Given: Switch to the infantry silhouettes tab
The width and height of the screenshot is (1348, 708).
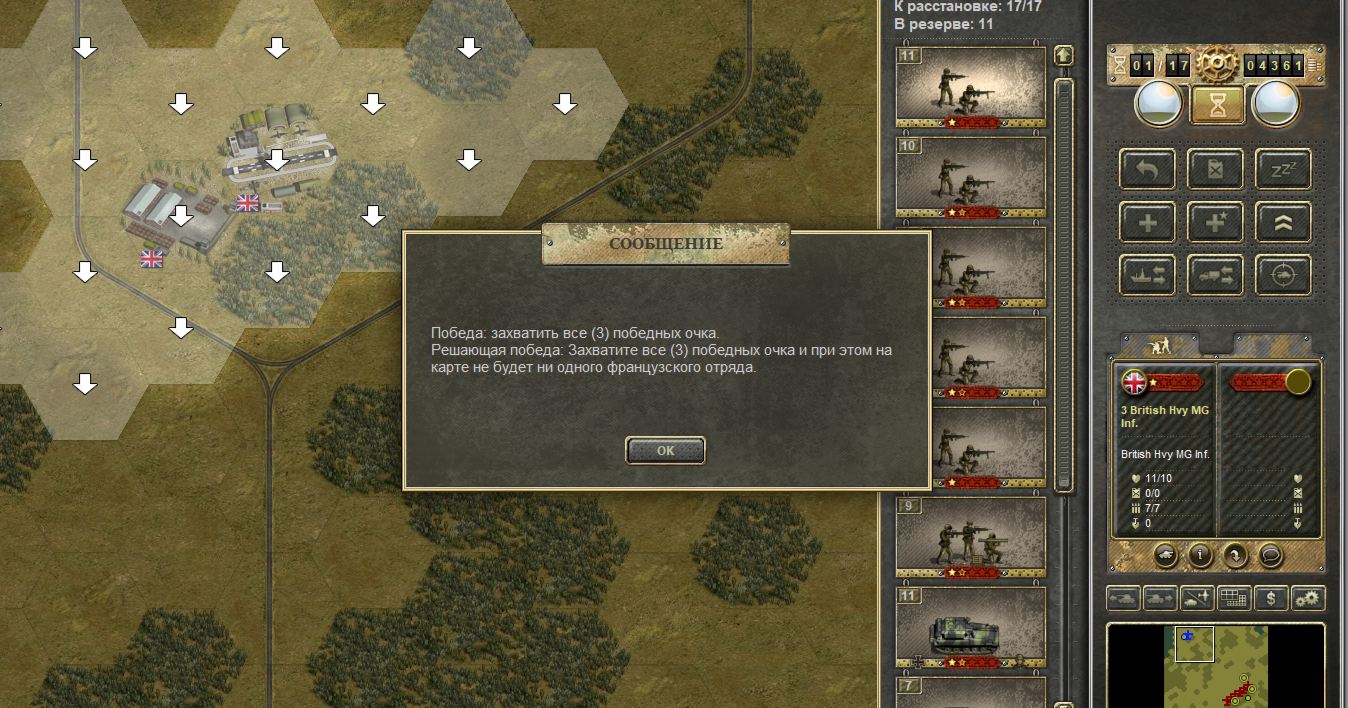Looking at the screenshot, I should click(x=1160, y=344).
